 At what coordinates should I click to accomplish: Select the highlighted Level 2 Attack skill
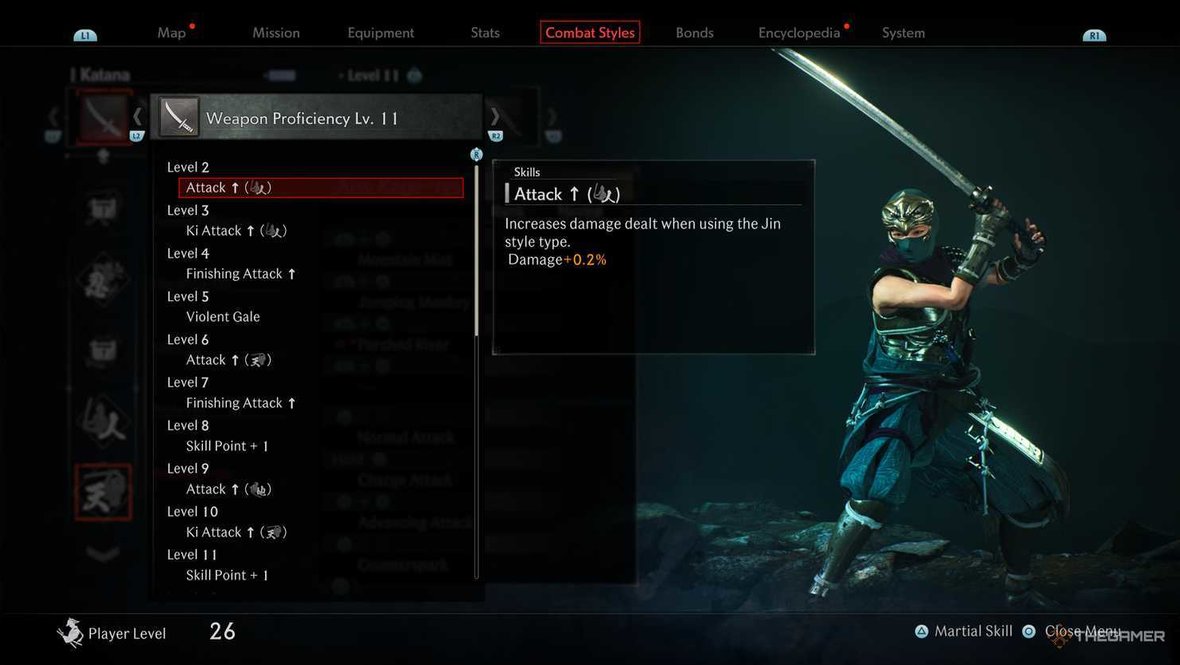pos(320,188)
